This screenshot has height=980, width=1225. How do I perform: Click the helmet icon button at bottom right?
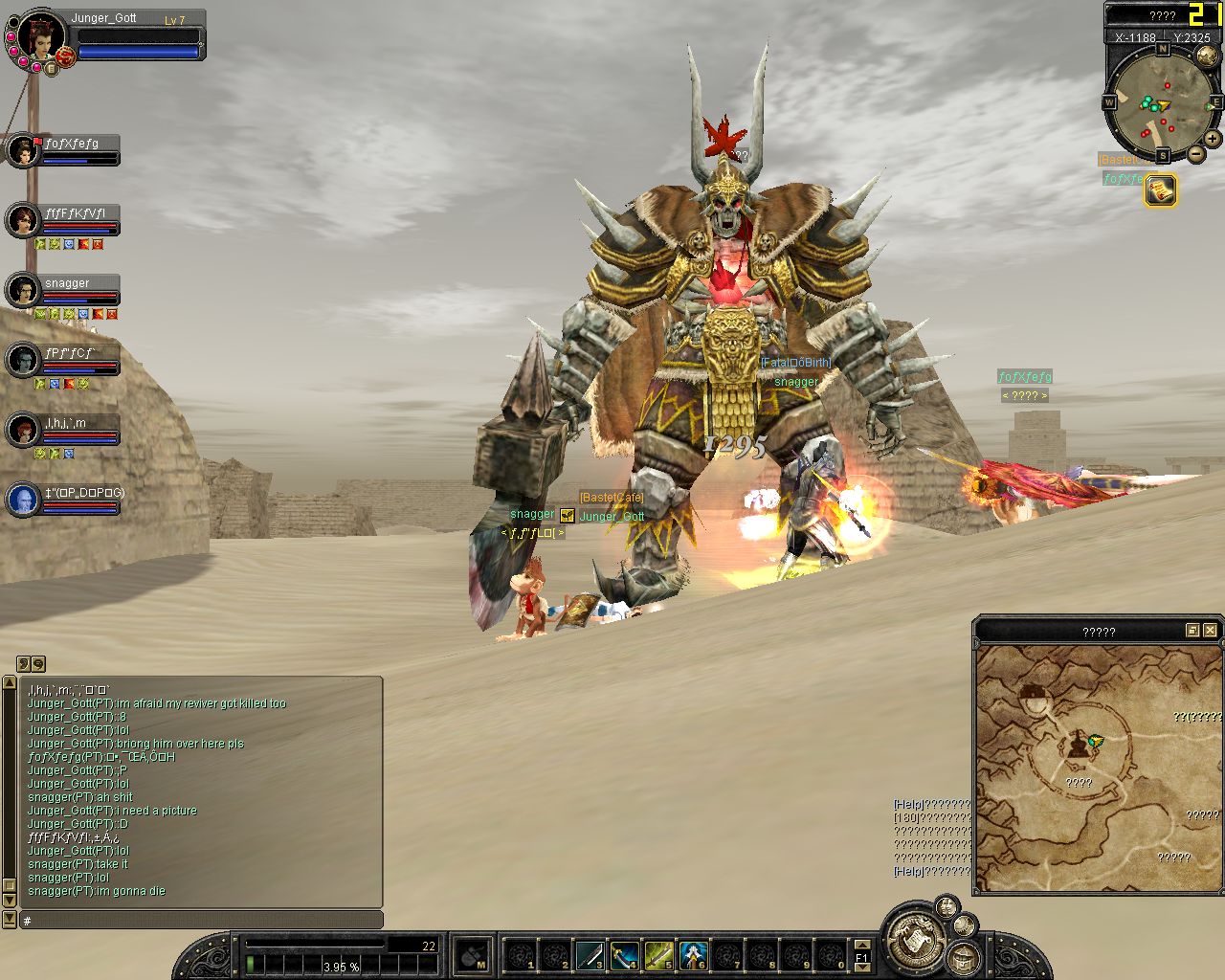(964, 956)
